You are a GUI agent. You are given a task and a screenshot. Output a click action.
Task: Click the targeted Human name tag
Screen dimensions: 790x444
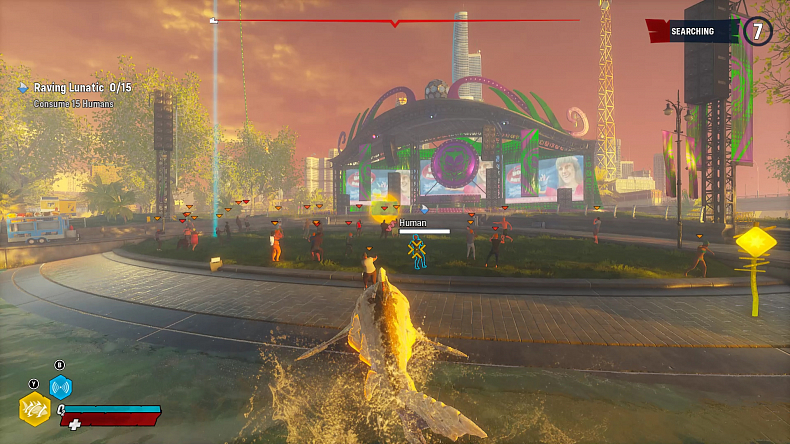(413, 223)
